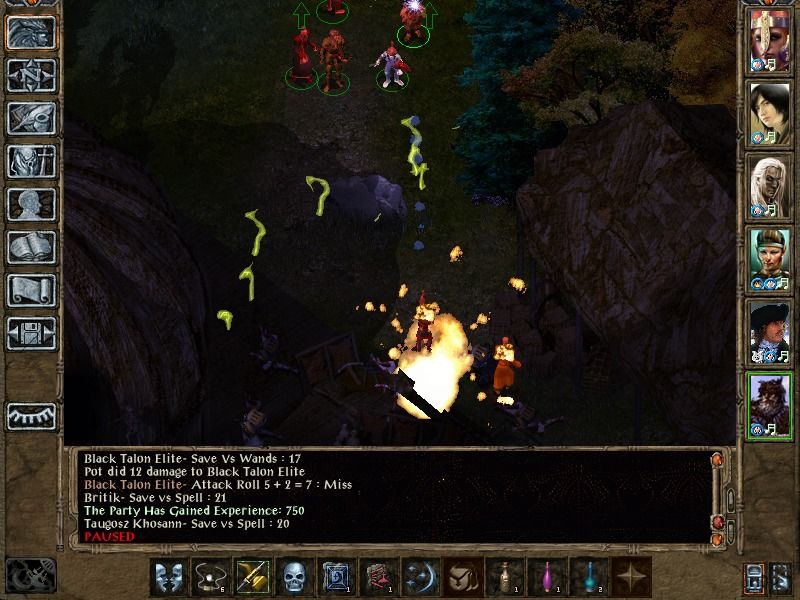Image resolution: width=800 pixels, height=600 pixels.
Task: Select the skull special ability icon
Action: [293, 577]
